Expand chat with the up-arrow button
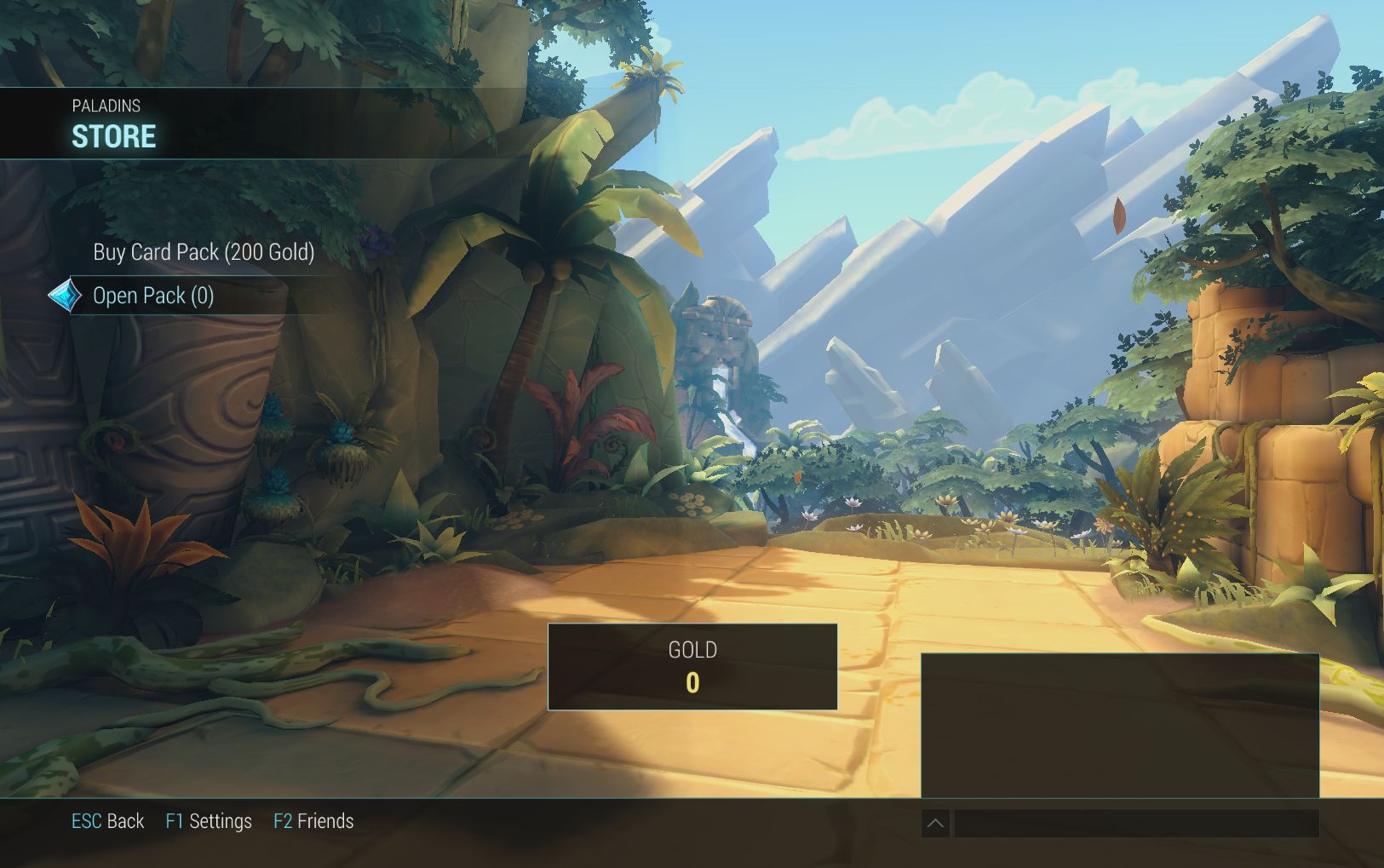This screenshot has width=1384, height=868. click(x=935, y=823)
